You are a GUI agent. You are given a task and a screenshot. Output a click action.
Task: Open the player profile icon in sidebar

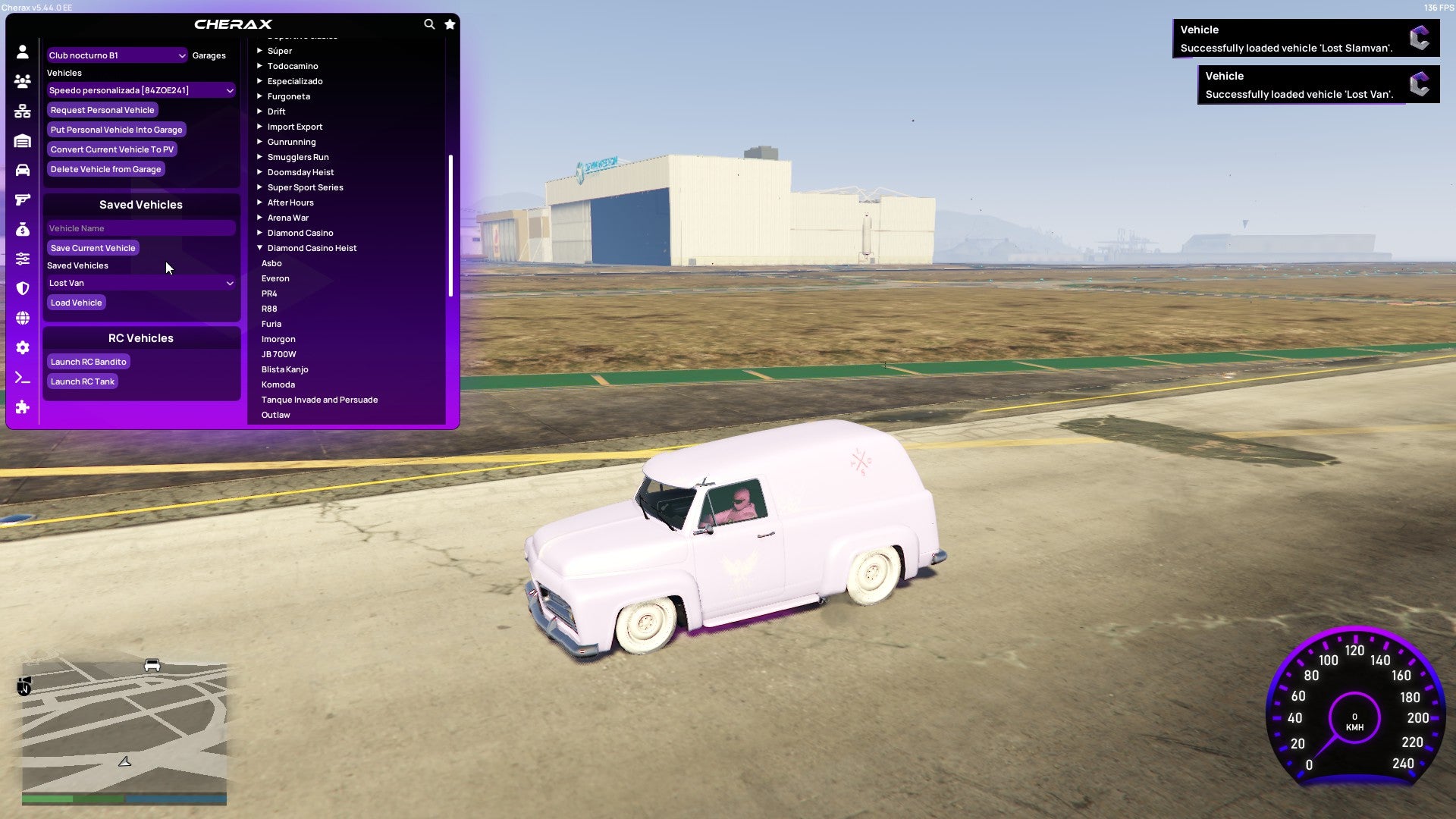pyautogui.click(x=23, y=52)
